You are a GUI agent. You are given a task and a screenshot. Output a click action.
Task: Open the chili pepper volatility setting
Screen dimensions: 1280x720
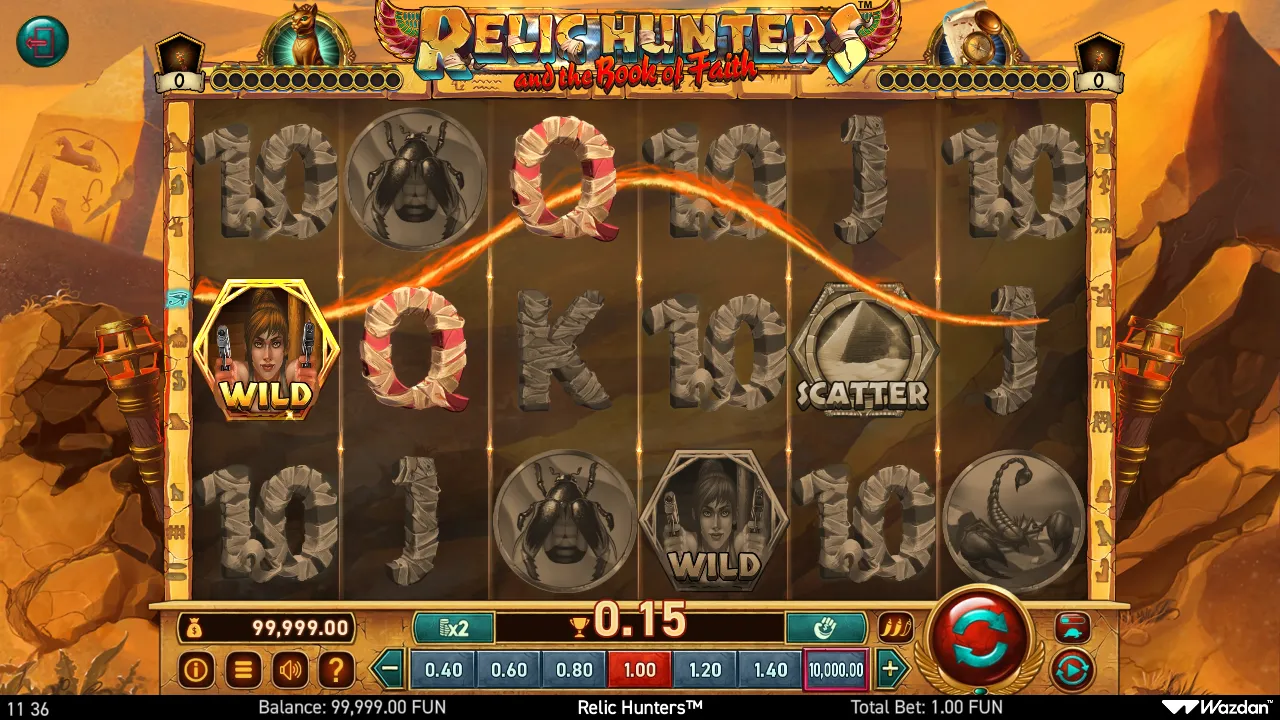click(895, 628)
